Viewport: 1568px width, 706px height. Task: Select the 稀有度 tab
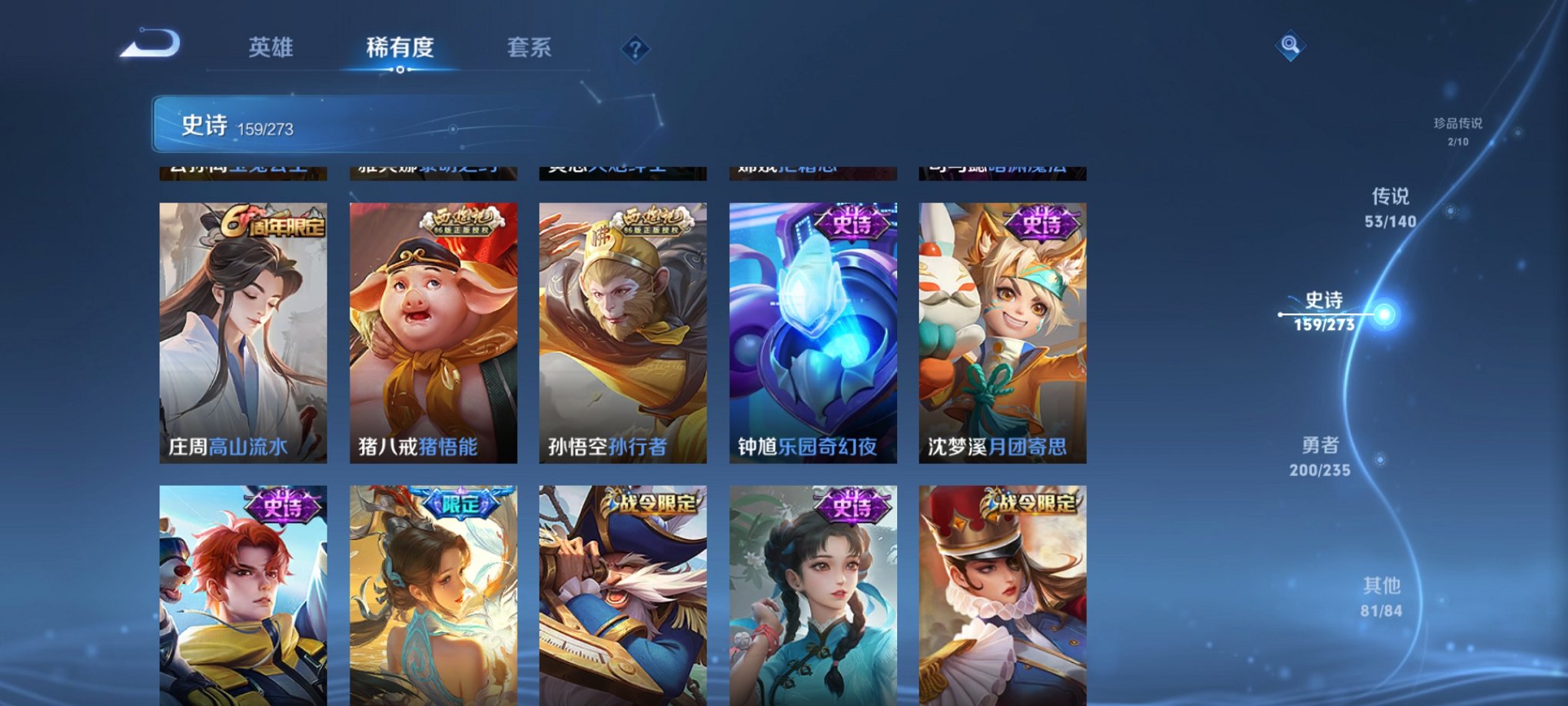[400, 48]
